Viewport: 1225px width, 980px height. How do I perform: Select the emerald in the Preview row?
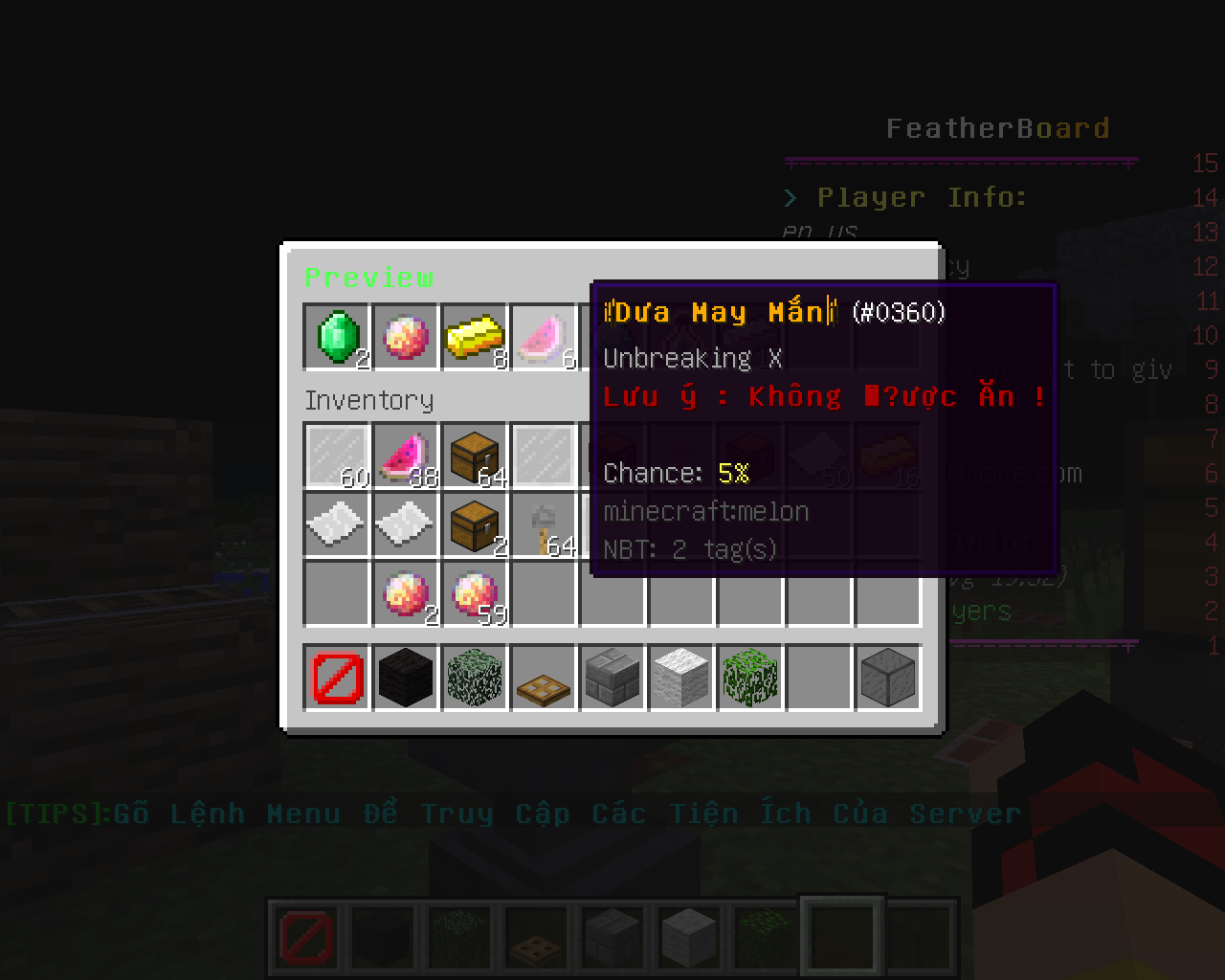pyautogui.click(x=337, y=337)
